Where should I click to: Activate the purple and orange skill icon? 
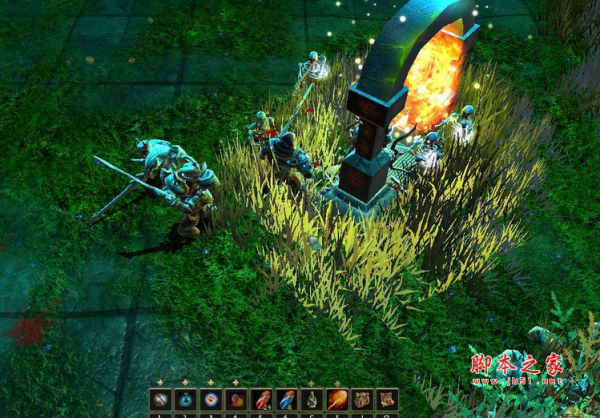coord(237,400)
